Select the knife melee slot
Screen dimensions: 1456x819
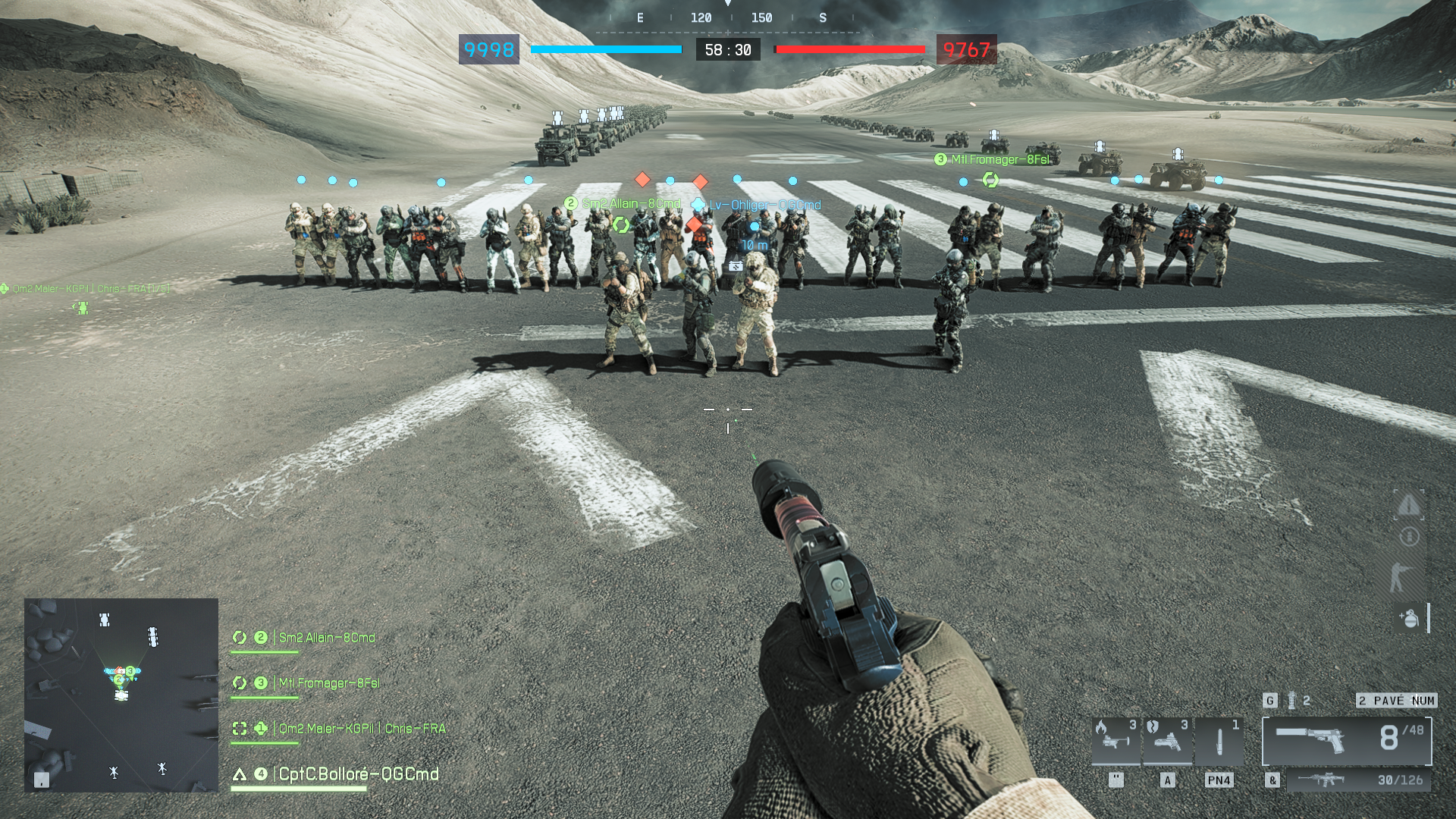point(1219,740)
